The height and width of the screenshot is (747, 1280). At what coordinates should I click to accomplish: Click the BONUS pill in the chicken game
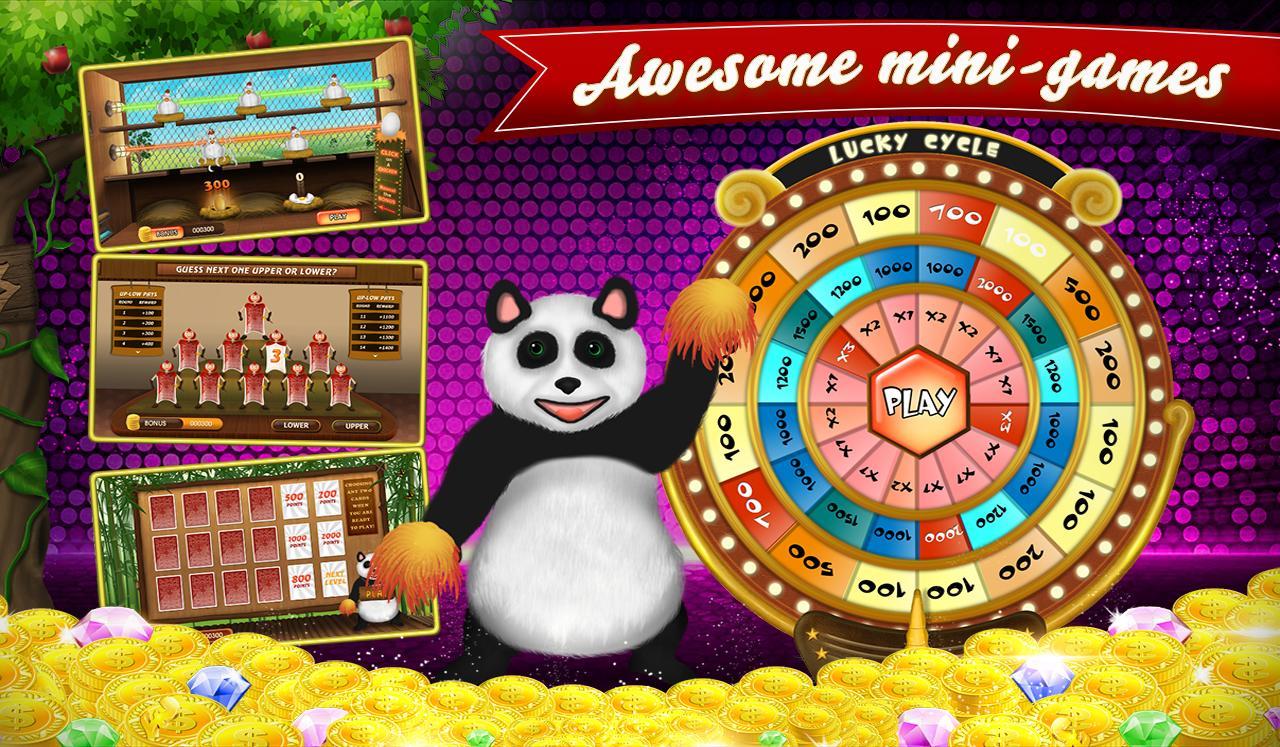click(x=167, y=231)
